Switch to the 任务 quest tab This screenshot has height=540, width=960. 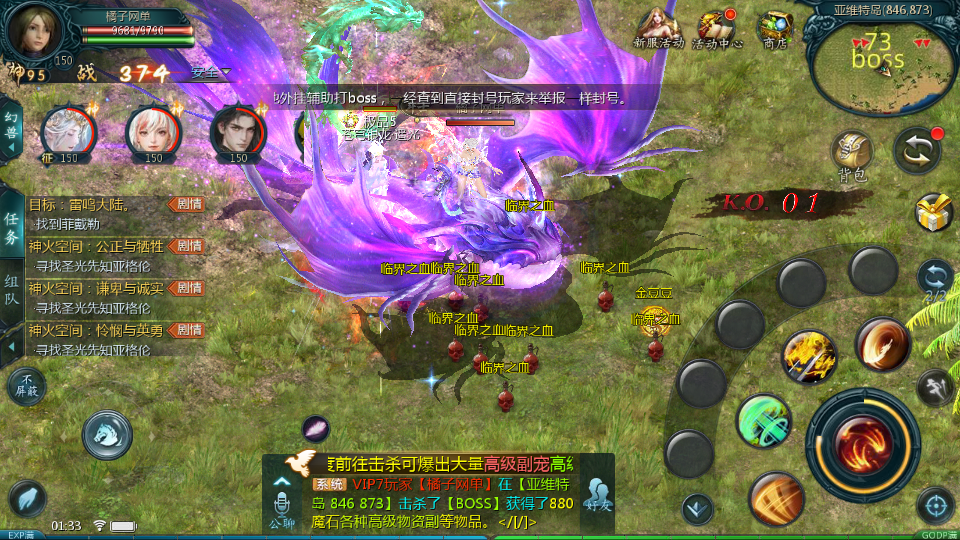11,229
